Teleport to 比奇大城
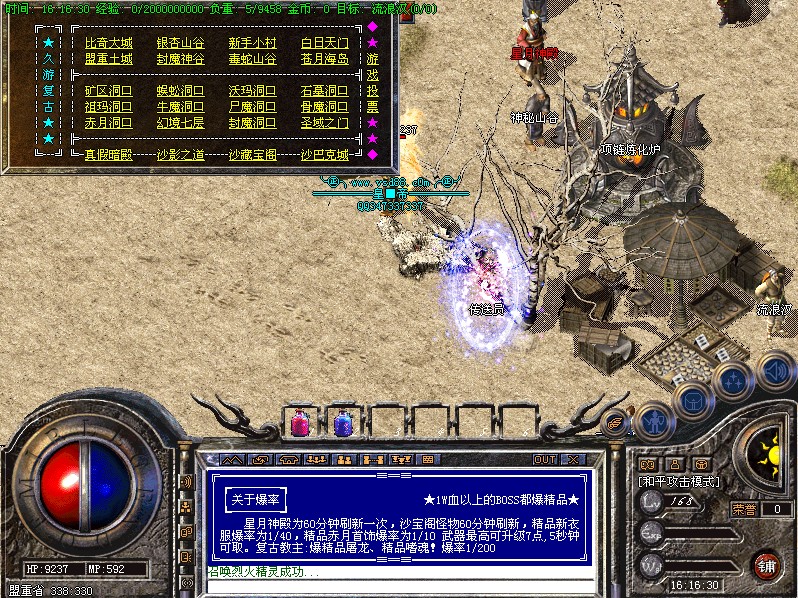 coord(108,43)
